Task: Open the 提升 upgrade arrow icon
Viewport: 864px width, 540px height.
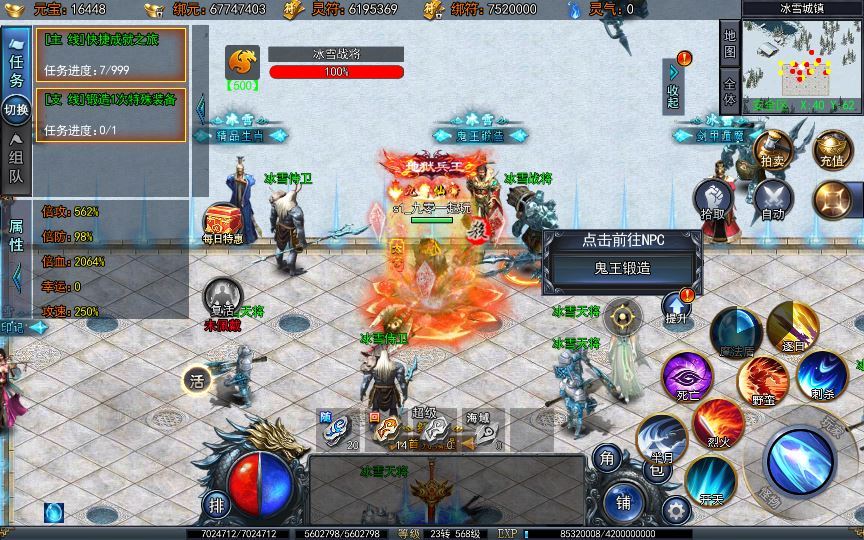Action: pos(677,308)
